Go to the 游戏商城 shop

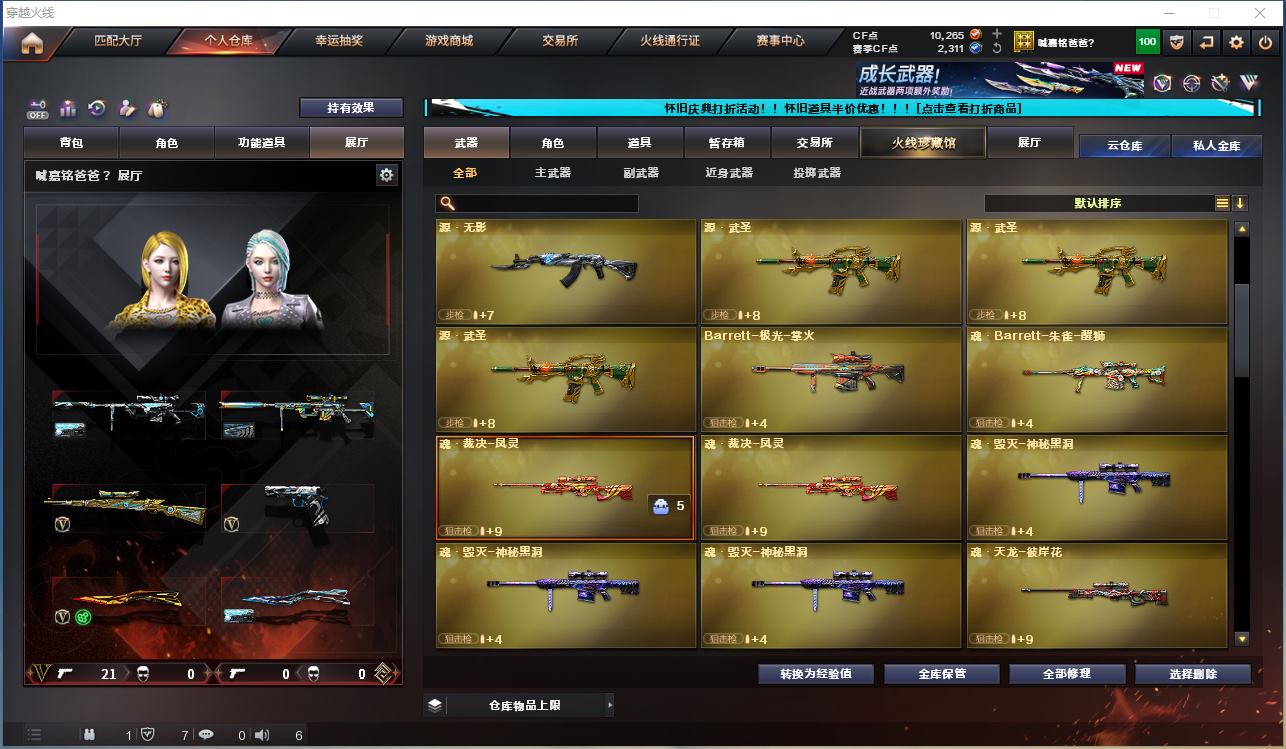[x=449, y=41]
